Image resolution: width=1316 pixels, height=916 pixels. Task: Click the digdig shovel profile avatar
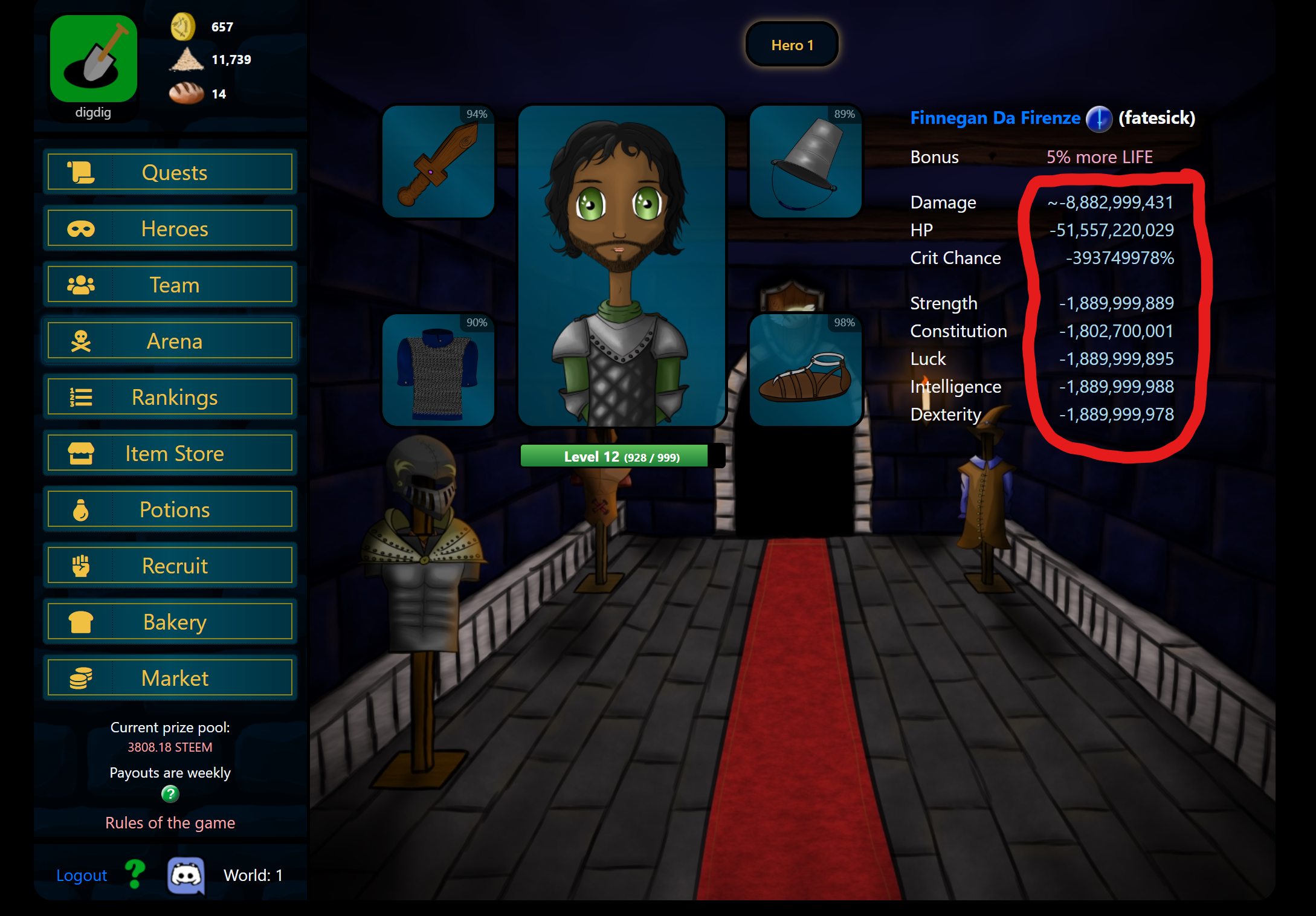click(x=94, y=59)
